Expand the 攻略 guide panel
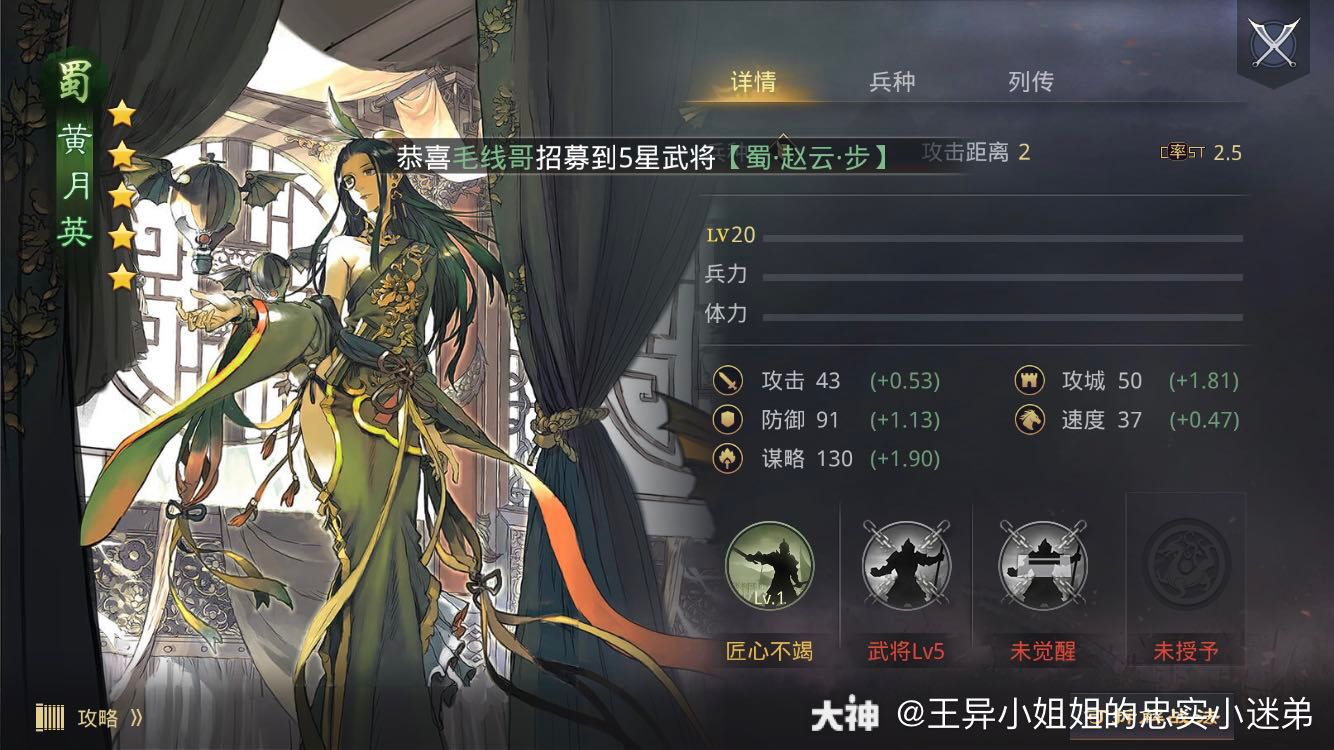This screenshot has height=750, width=1334. pyautogui.click(x=100, y=717)
